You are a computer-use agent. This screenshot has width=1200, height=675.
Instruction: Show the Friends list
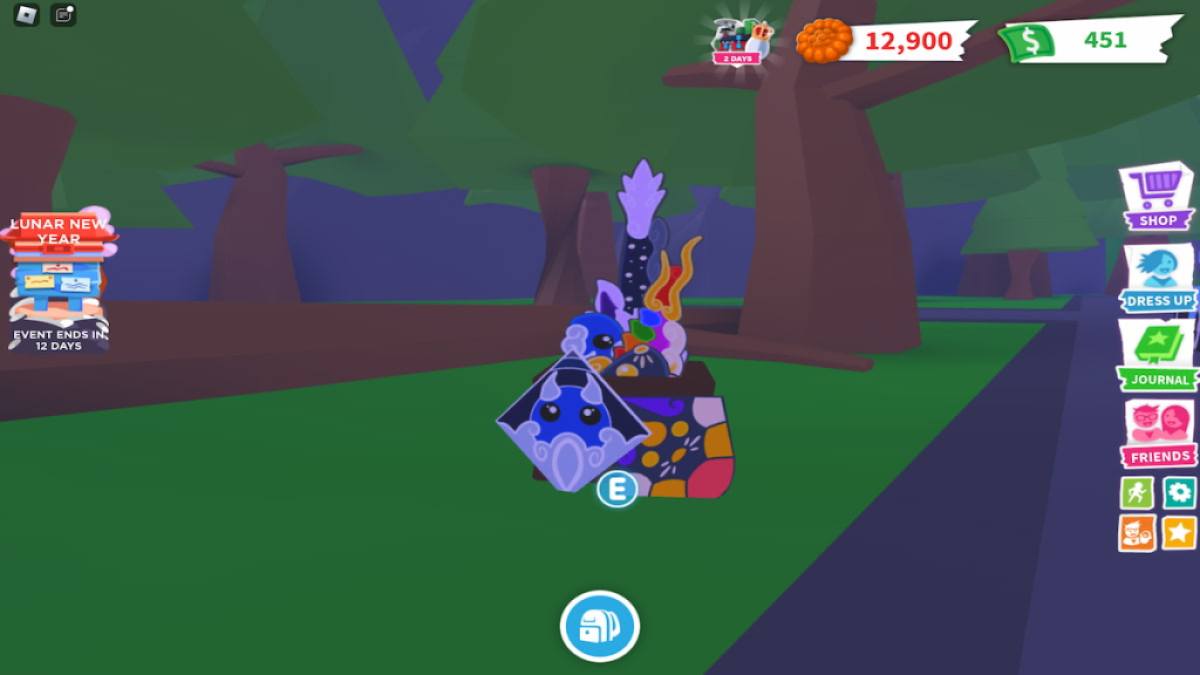[x=1158, y=433]
